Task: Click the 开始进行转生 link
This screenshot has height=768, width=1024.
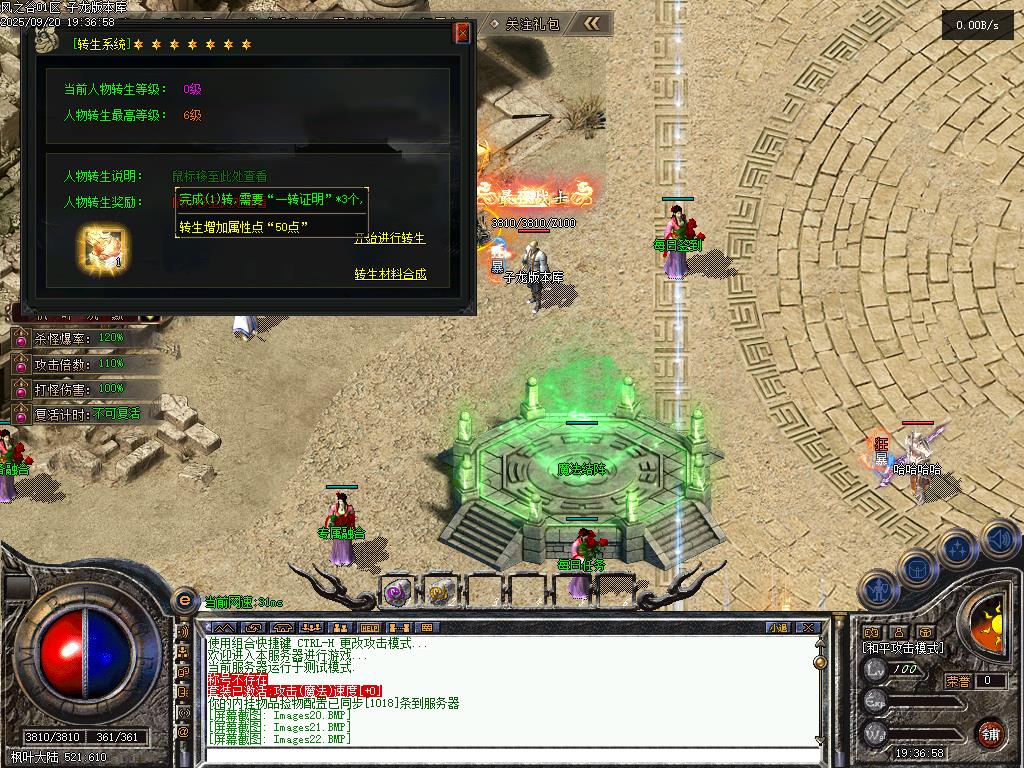Action: click(x=390, y=238)
